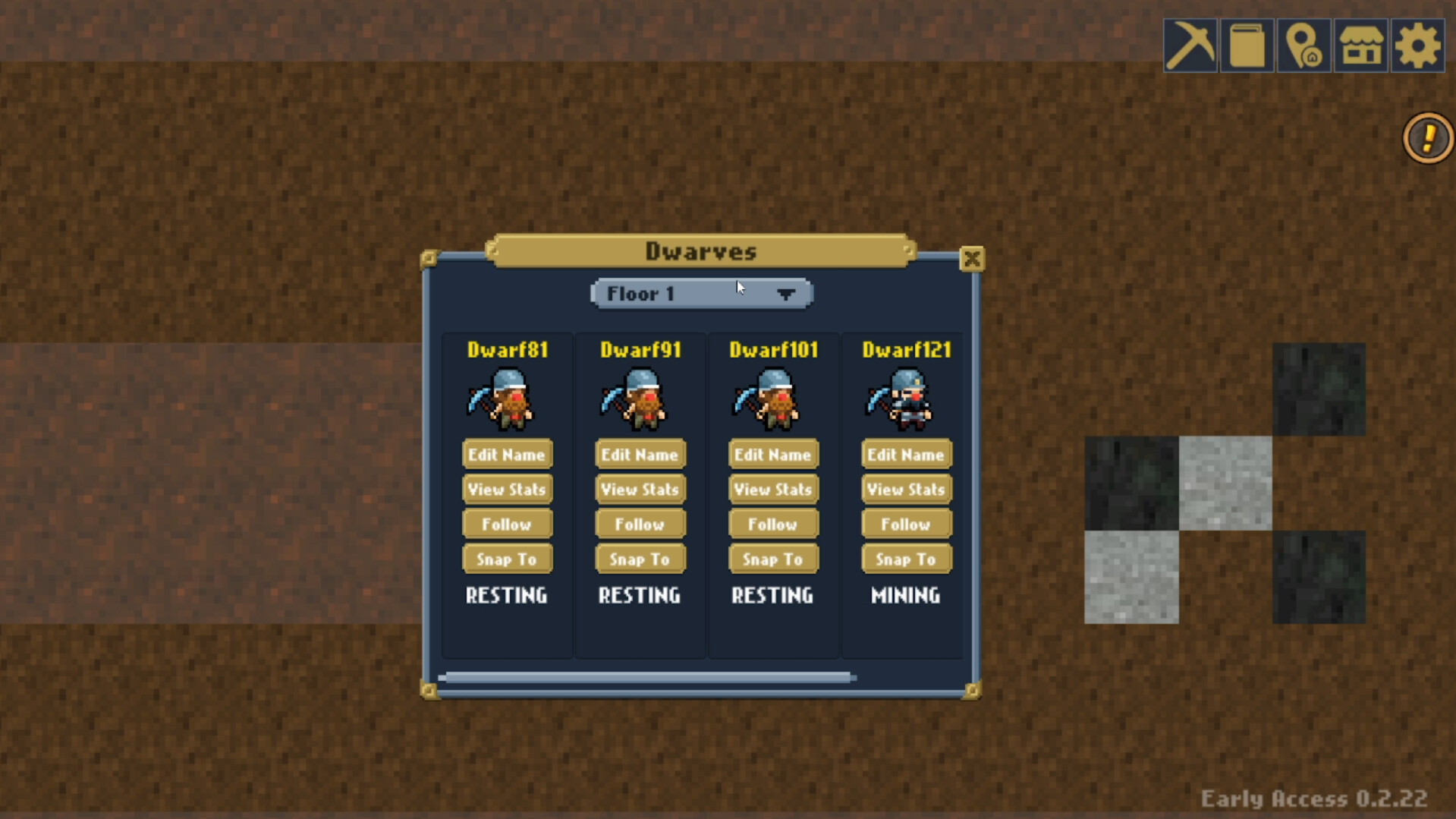Click Edit Name for Dwarf101
The image size is (1456, 819).
coord(772,454)
